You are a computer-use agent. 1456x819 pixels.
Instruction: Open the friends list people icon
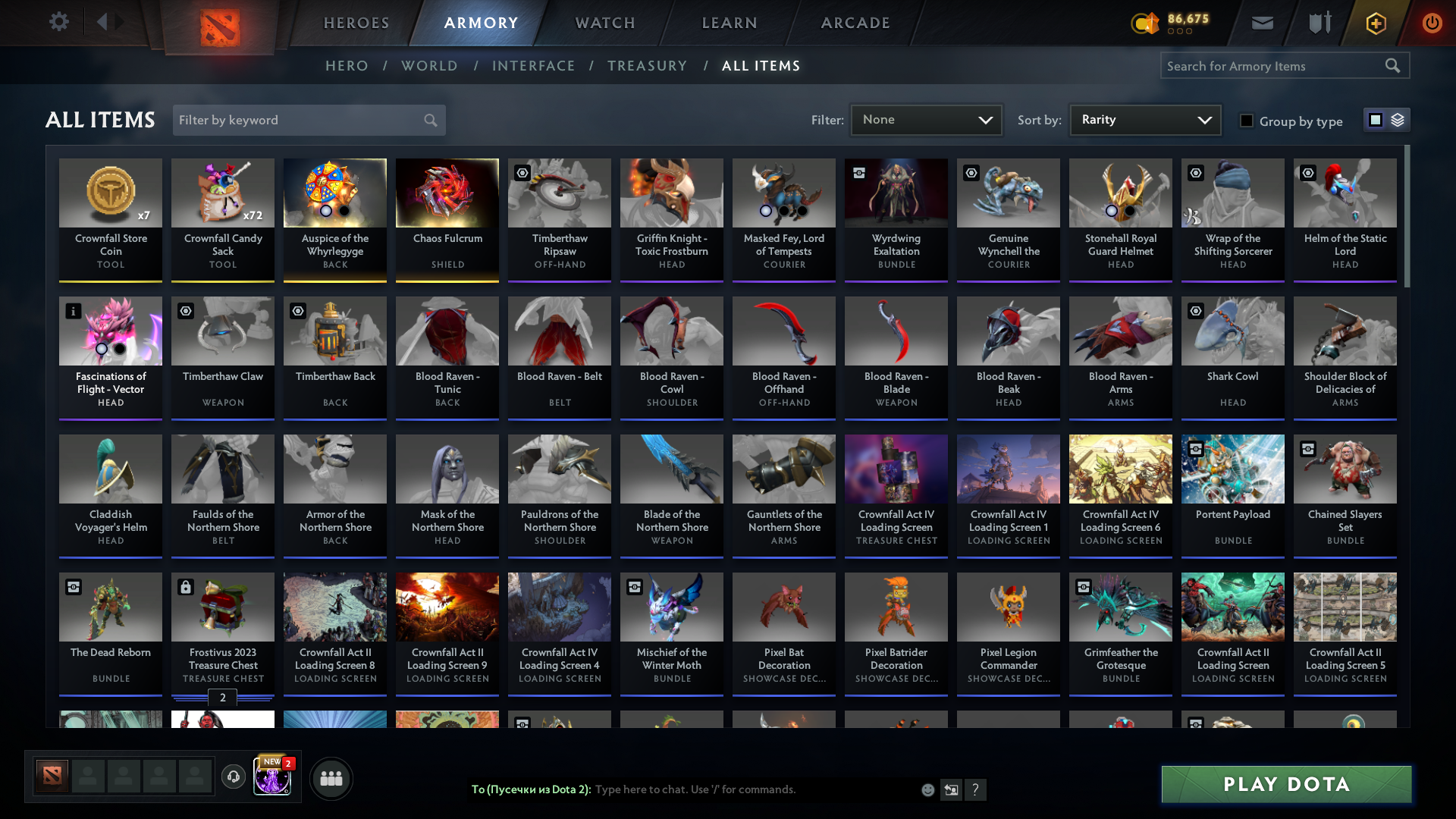pyautogui.click(x=331, y=777)
